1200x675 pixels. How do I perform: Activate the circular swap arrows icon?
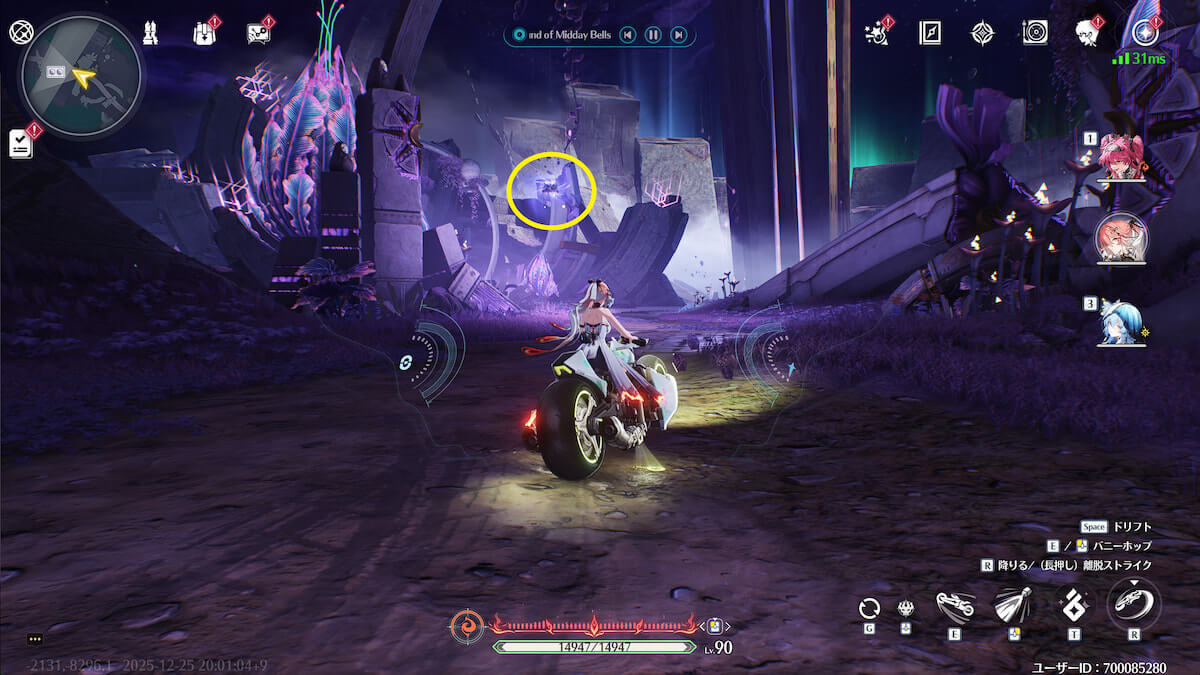[869, 607]
